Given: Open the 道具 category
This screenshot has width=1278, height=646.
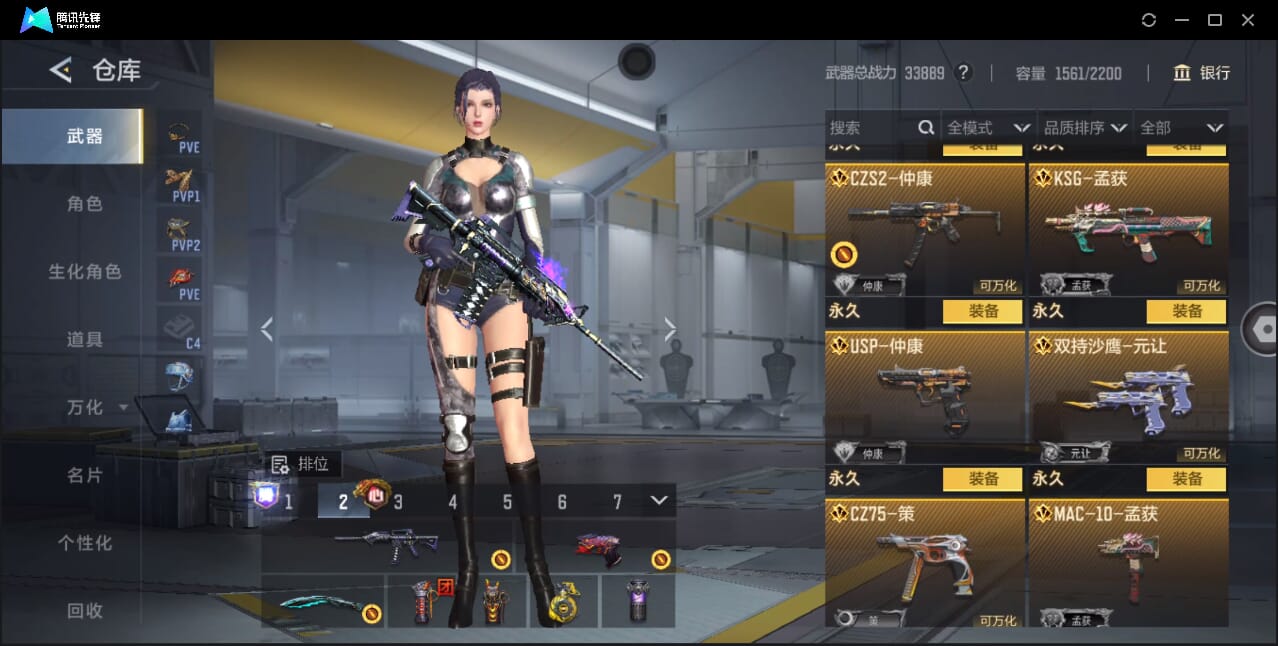Looking at the screenshot, I should (84, 340).
